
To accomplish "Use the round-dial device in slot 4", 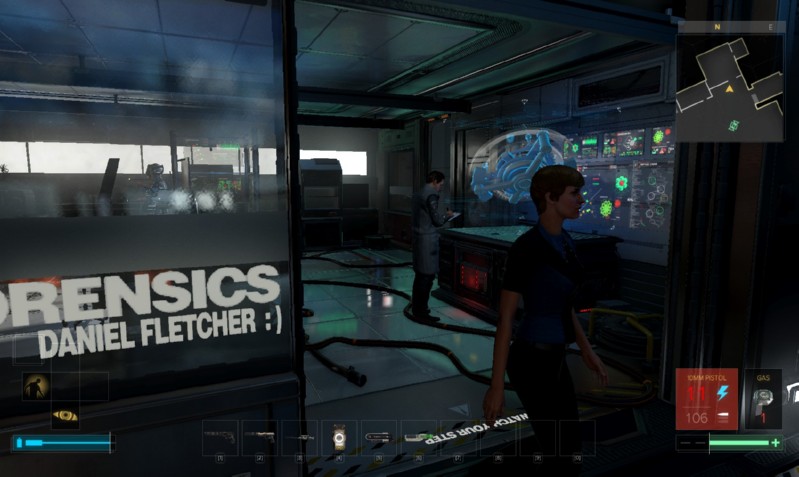I will pyautogui.click(x=339, y=437).
